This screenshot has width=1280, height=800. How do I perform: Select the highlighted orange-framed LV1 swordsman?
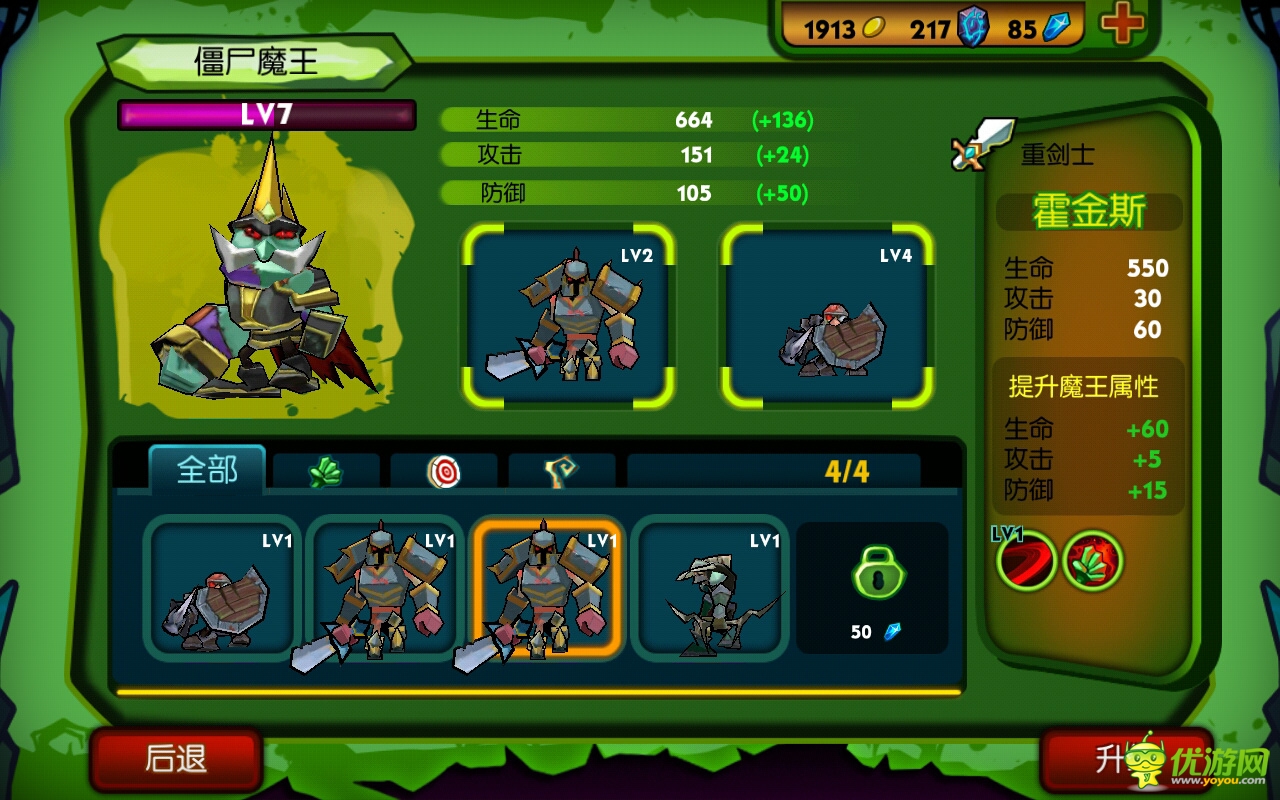547,588
